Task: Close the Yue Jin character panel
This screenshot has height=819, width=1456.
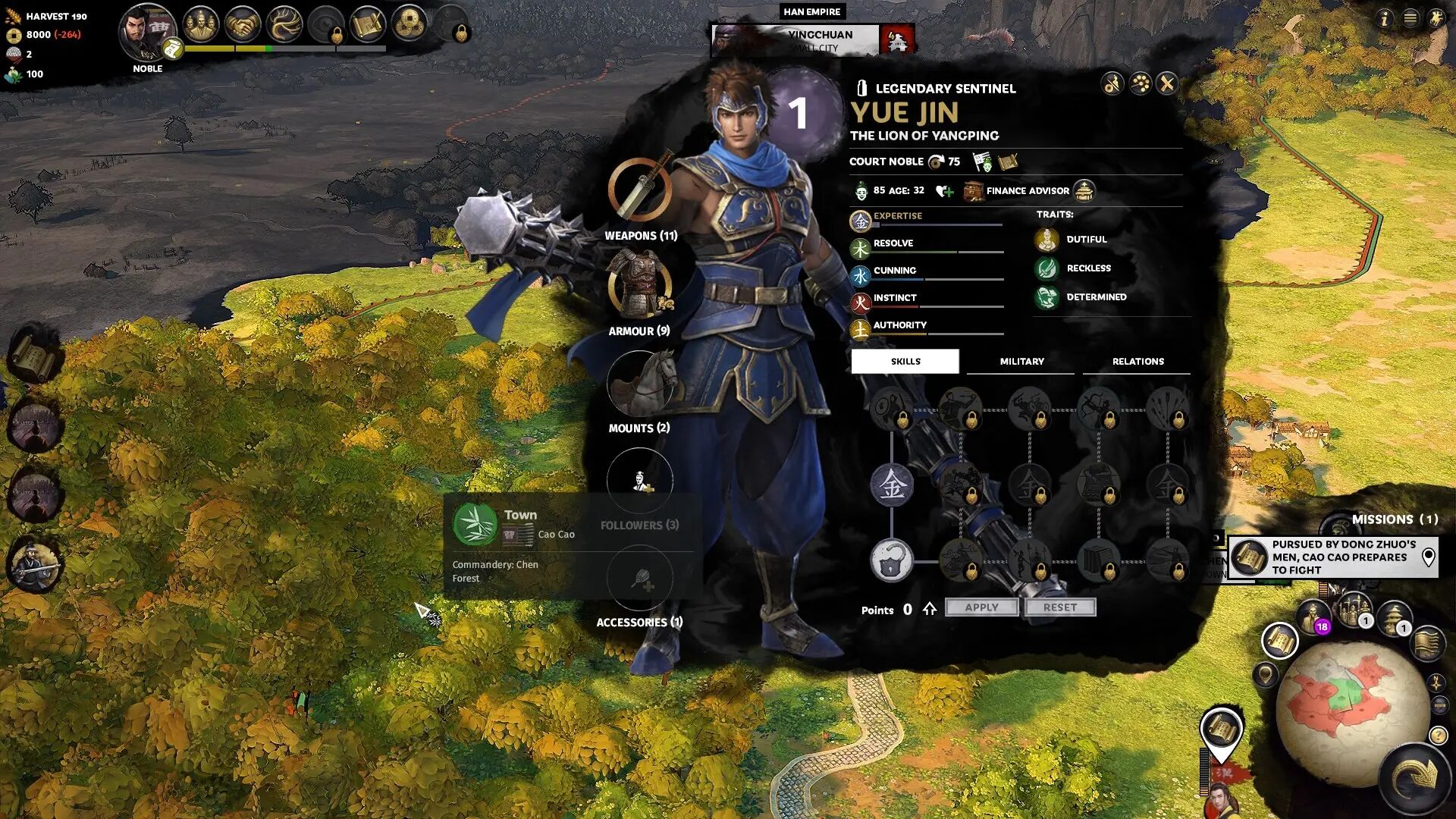Action: pos(1167,83)
